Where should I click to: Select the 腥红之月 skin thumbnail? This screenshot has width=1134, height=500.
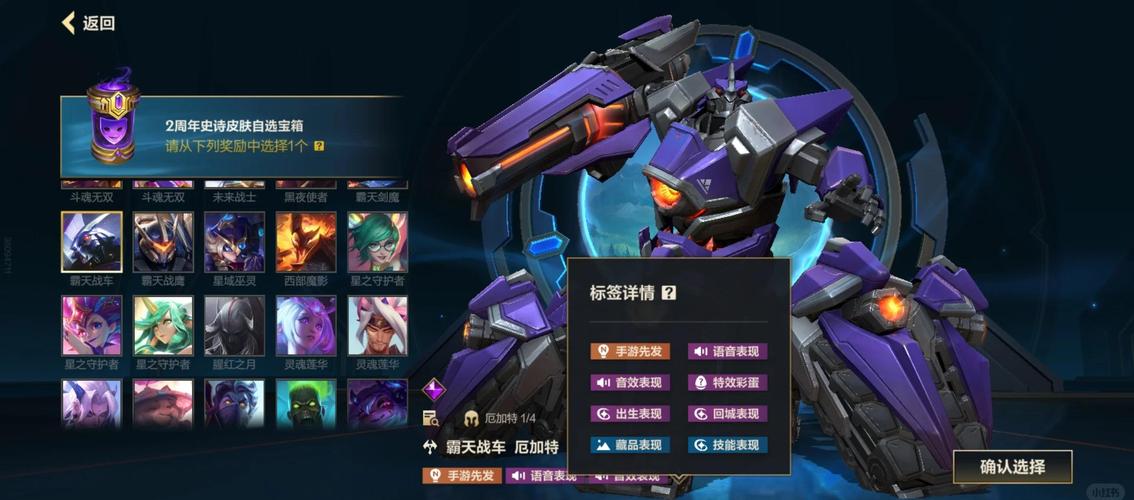[234, 326]
